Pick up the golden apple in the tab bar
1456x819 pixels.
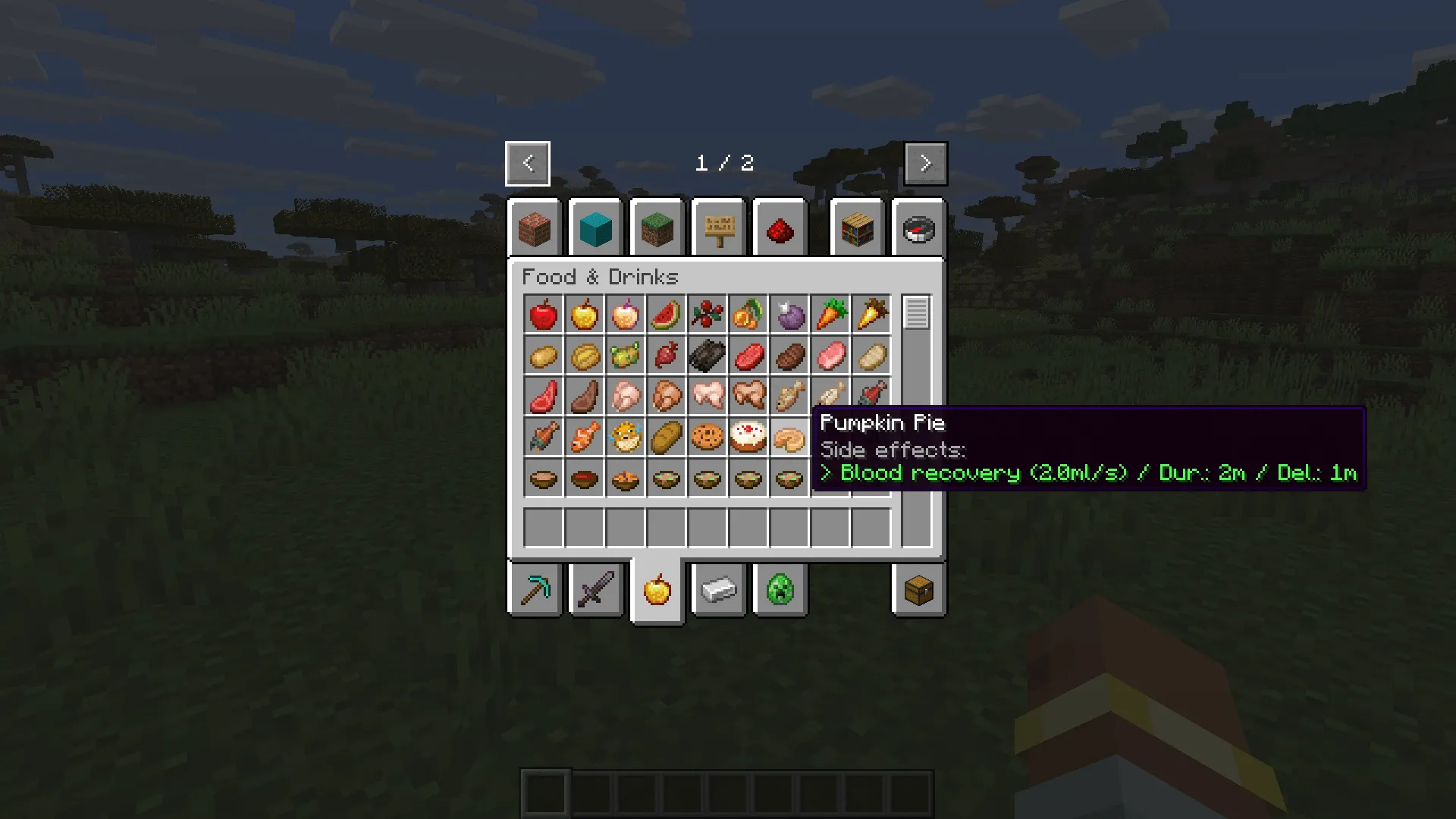(x=657, y=591)
